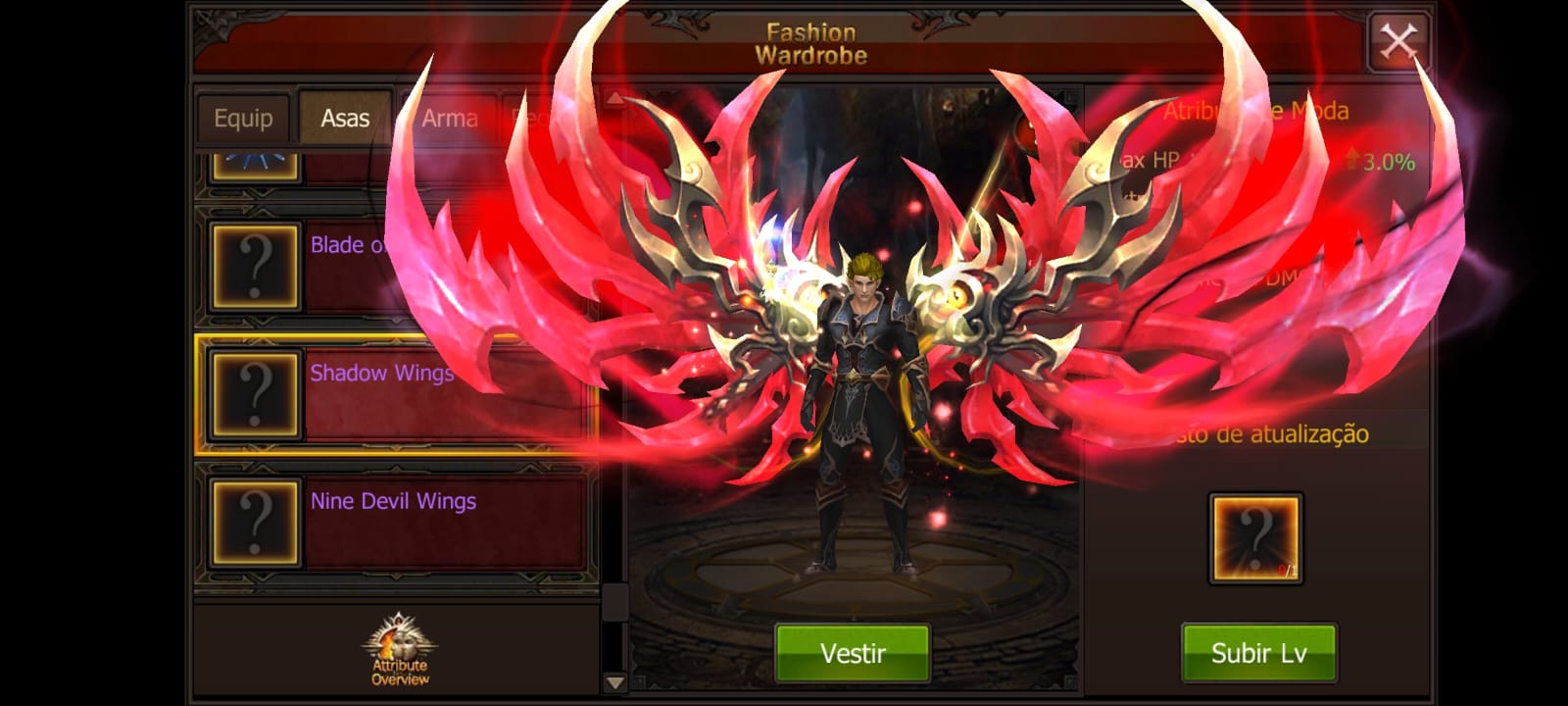The height and width of the screenshot is (706, 1568).
Task: Inspect the upgrade cost material slot
Action: pos(1255,538)
